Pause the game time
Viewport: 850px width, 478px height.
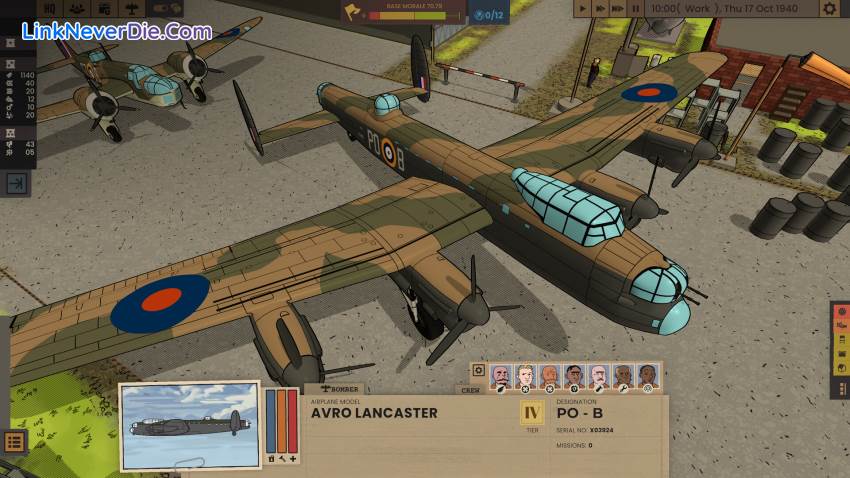(636, 9)
